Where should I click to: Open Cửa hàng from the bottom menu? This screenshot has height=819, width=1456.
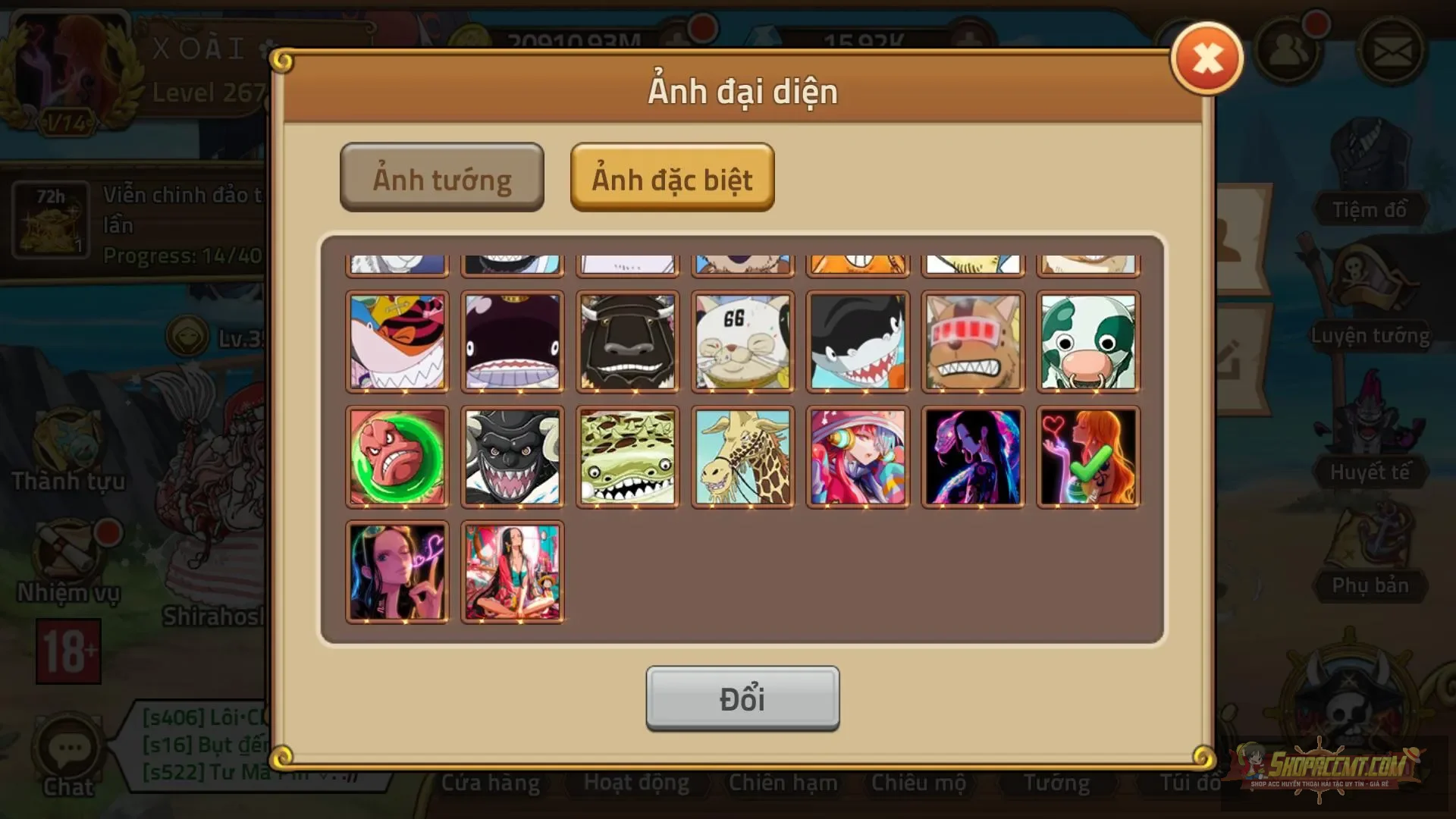tap(490, 783)
